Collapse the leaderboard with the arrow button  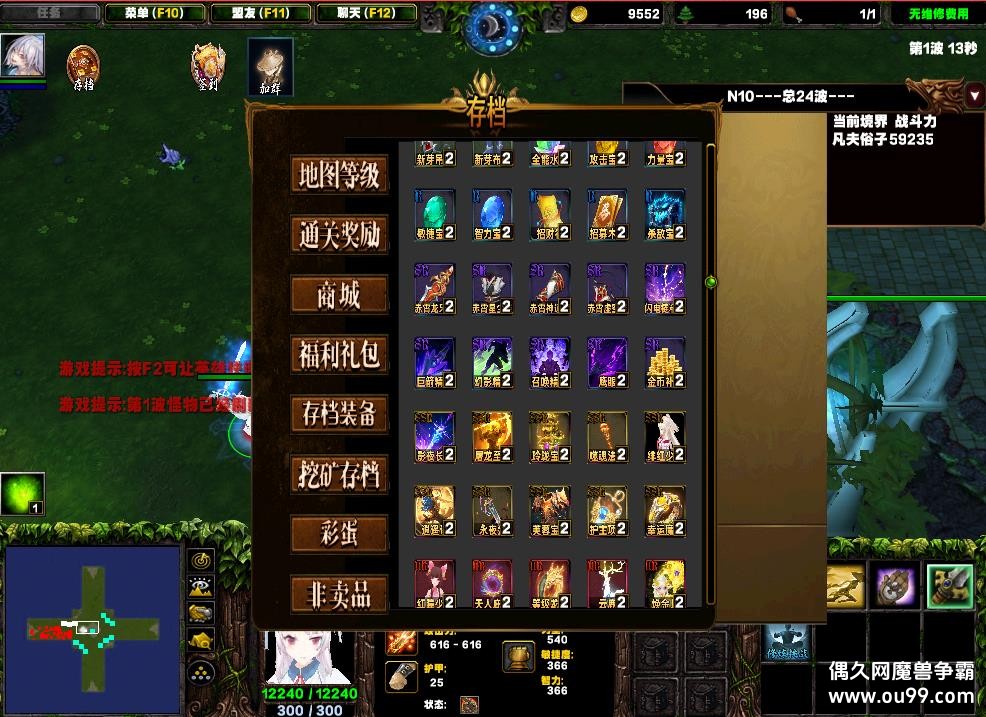pos(975,95)
